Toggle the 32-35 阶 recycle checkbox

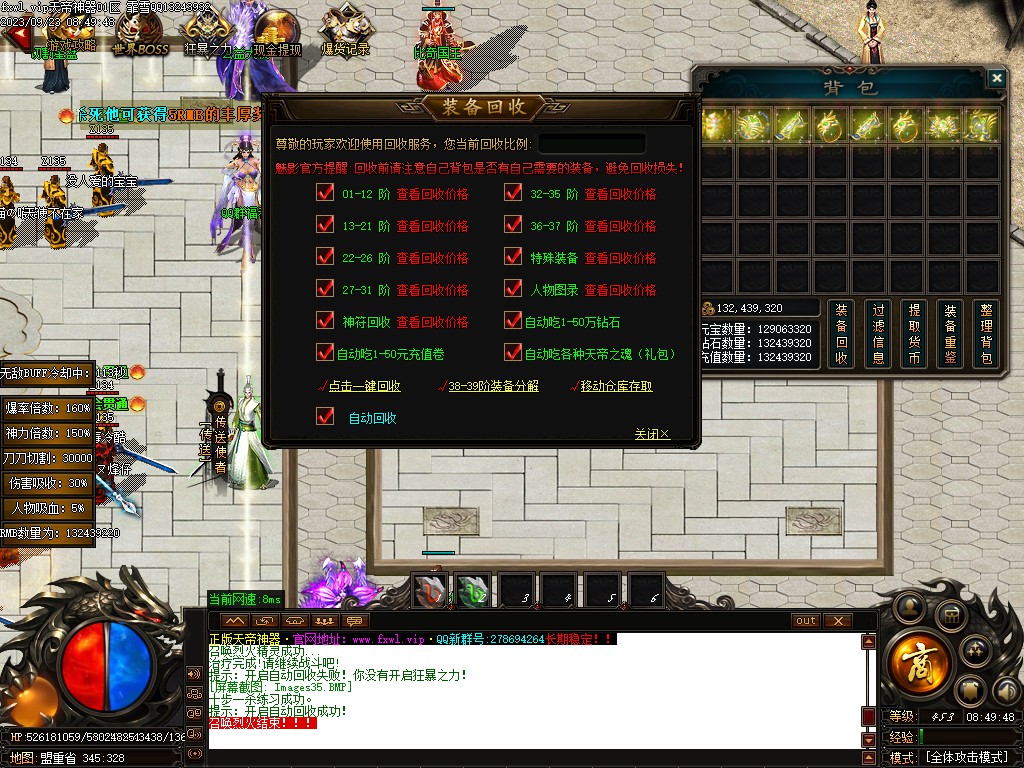[x=514, y=194]
